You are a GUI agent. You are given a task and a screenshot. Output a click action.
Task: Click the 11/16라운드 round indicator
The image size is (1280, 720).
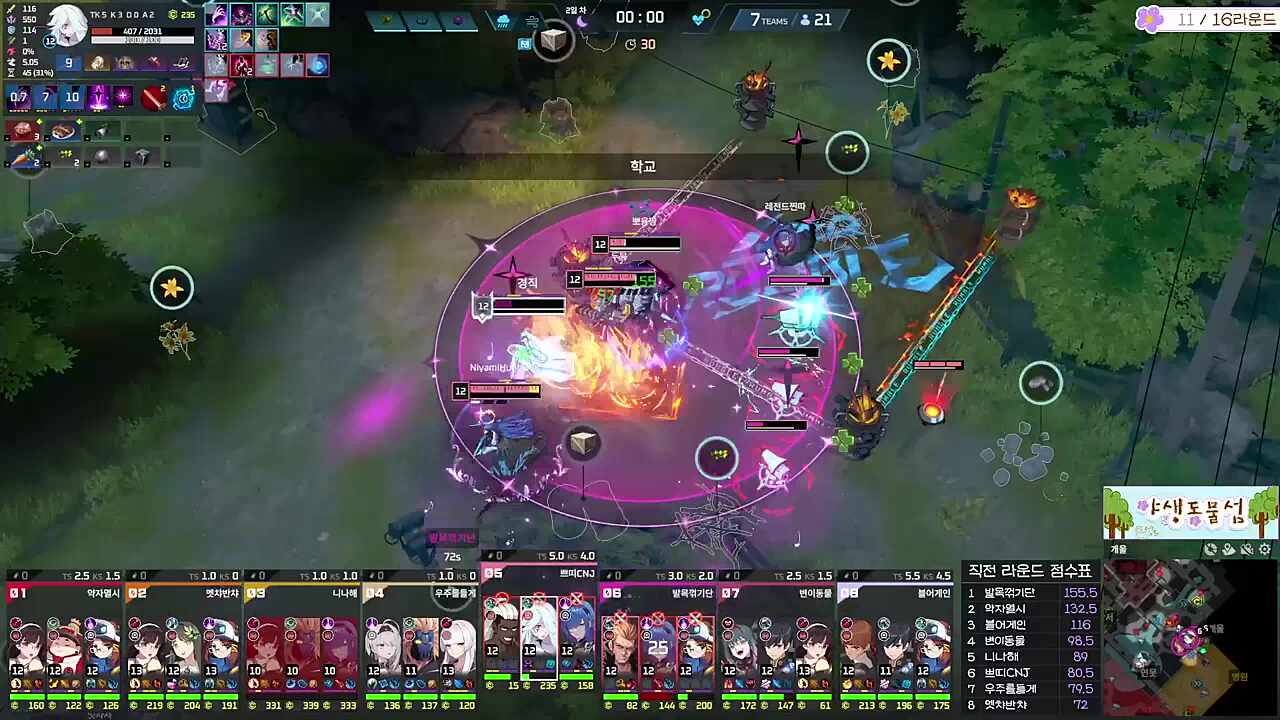(x=1220, y=18)
